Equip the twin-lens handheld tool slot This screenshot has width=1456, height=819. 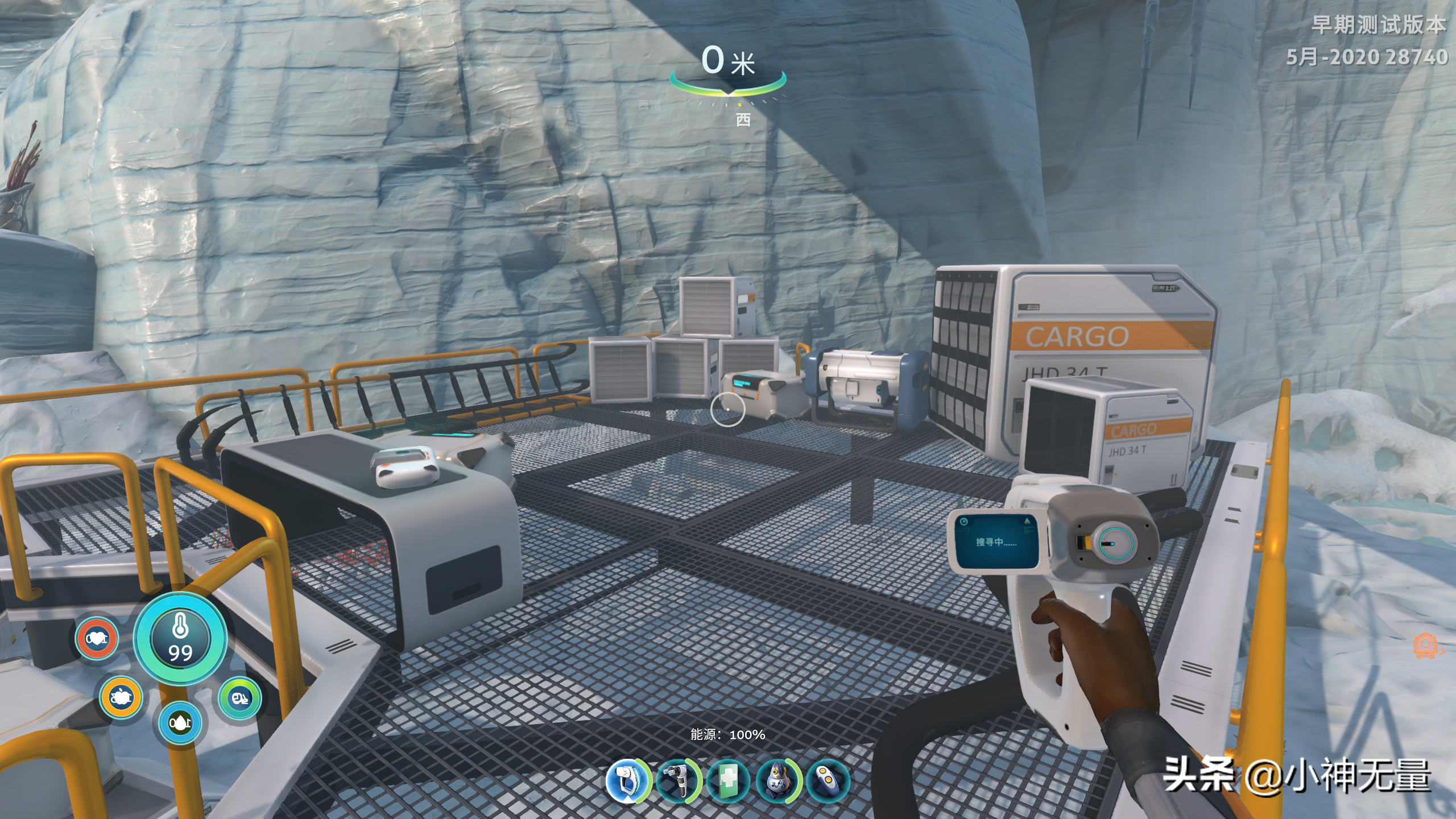pos(677,781)
